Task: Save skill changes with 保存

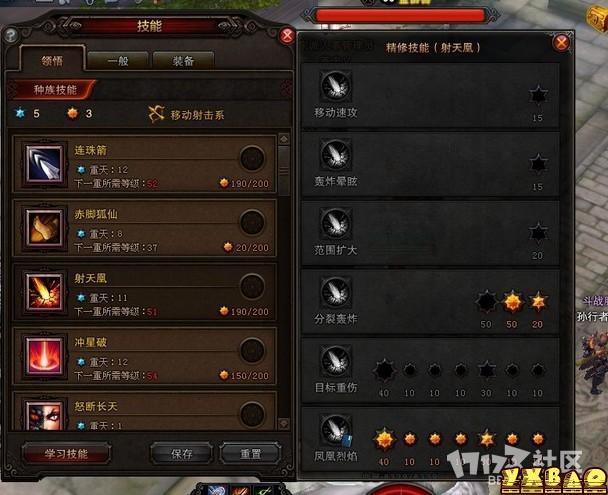Action: pyautogui.click(x=181, y=453)
